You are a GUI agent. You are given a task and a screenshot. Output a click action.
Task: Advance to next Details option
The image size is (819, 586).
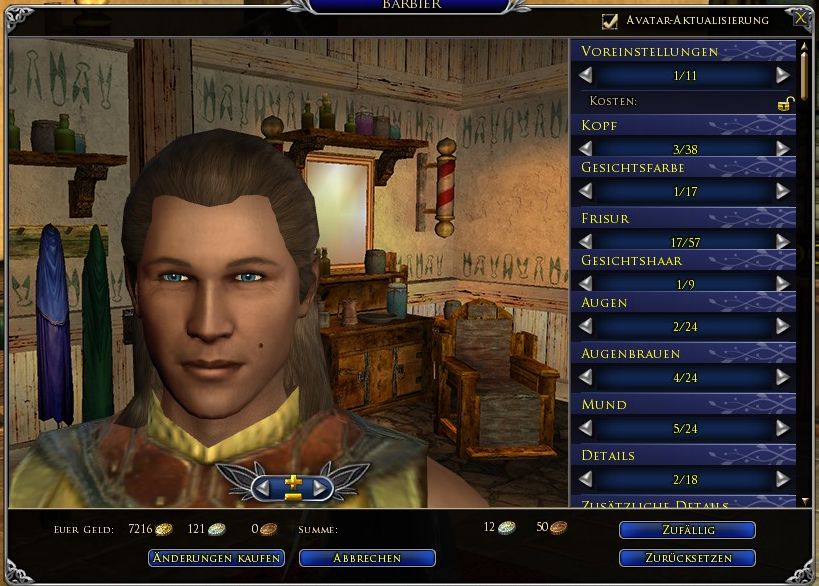pyautogui.click(x=782, y=479)
